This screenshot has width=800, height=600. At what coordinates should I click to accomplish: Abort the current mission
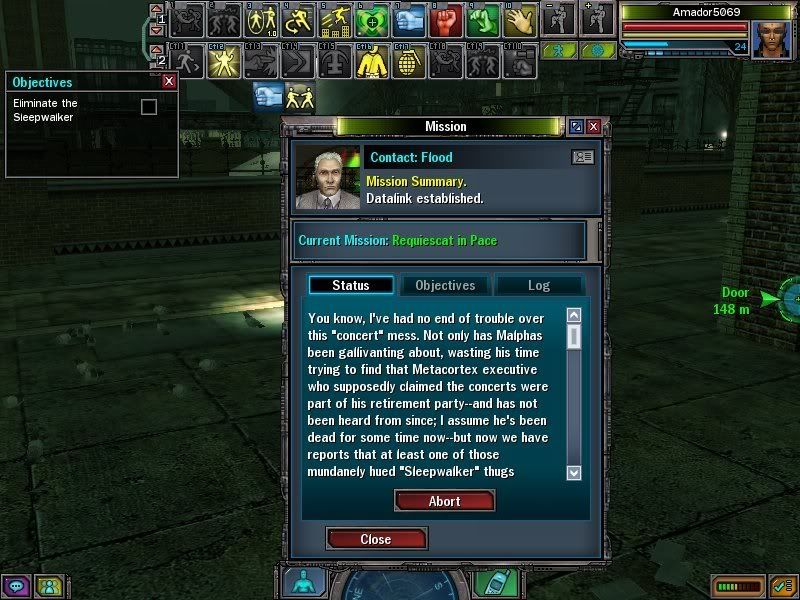click(x=444, y=501)
